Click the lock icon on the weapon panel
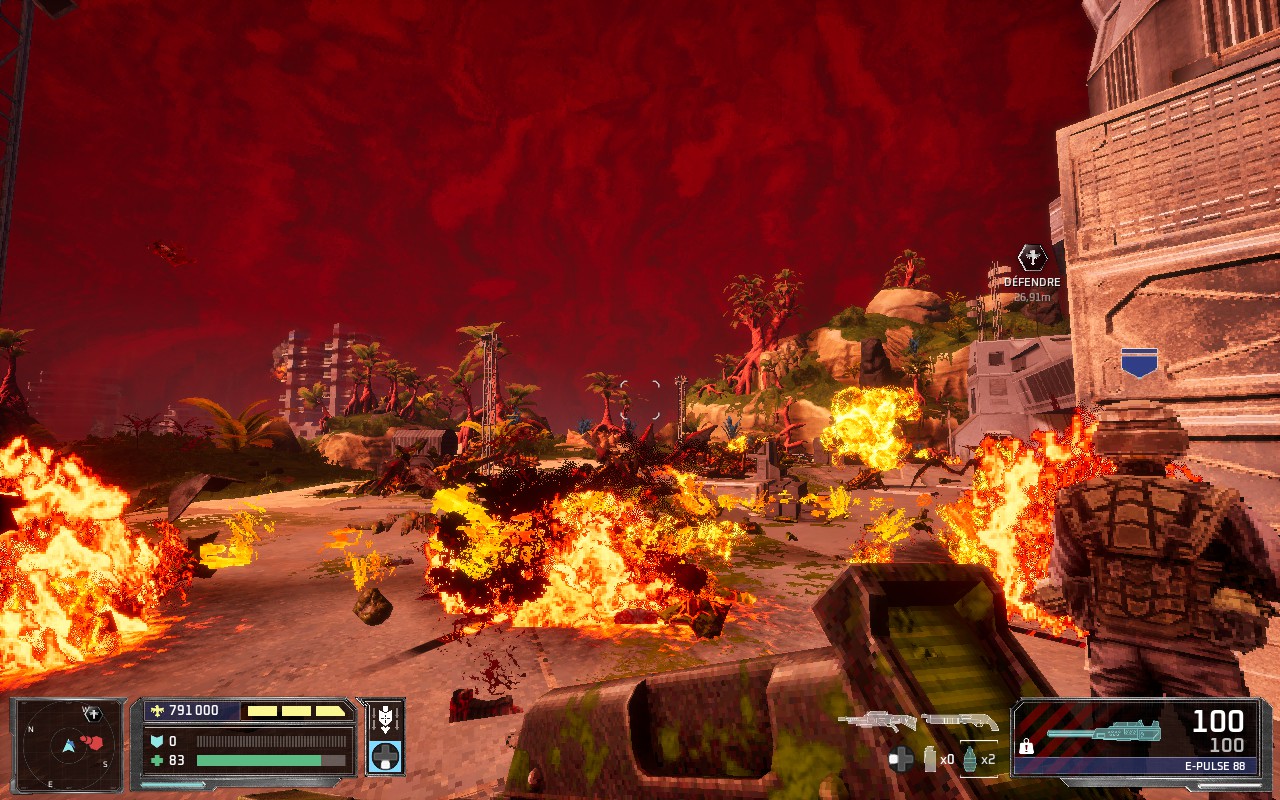Image resolution: width=1280 pixels, height=800 pixels. tap(1026, 746)
